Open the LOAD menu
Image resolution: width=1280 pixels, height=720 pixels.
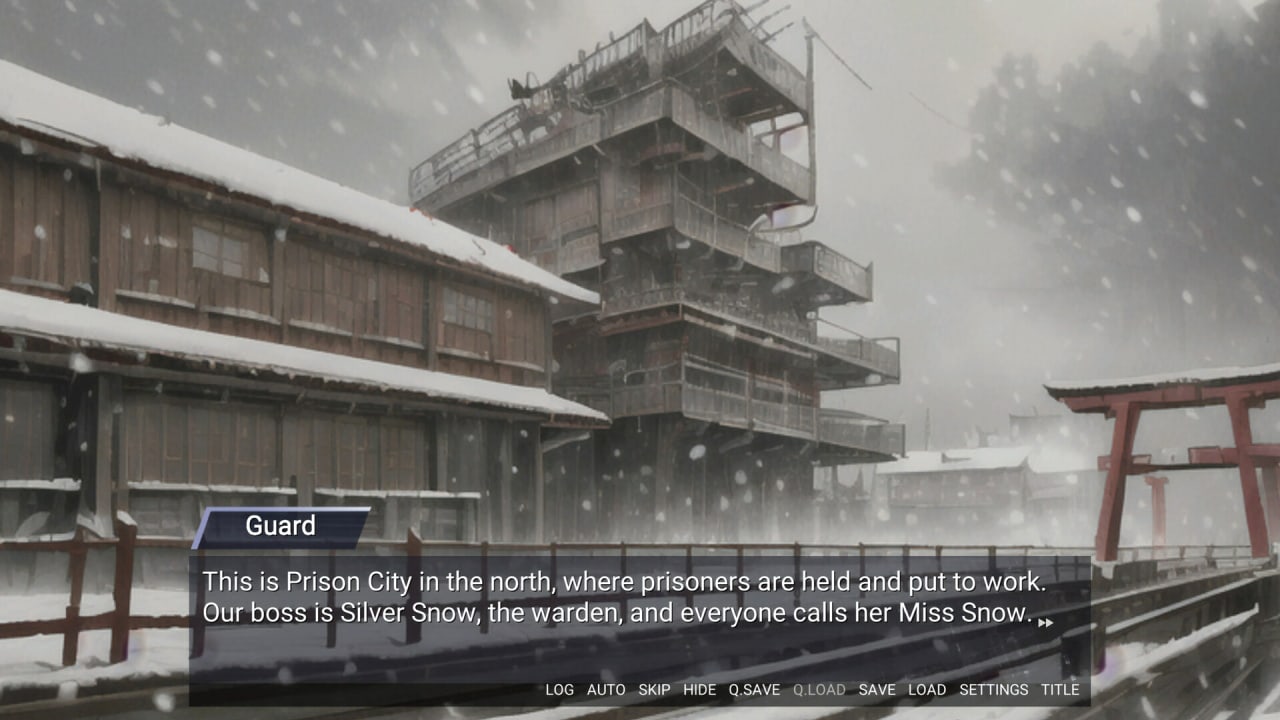point(927,690)
